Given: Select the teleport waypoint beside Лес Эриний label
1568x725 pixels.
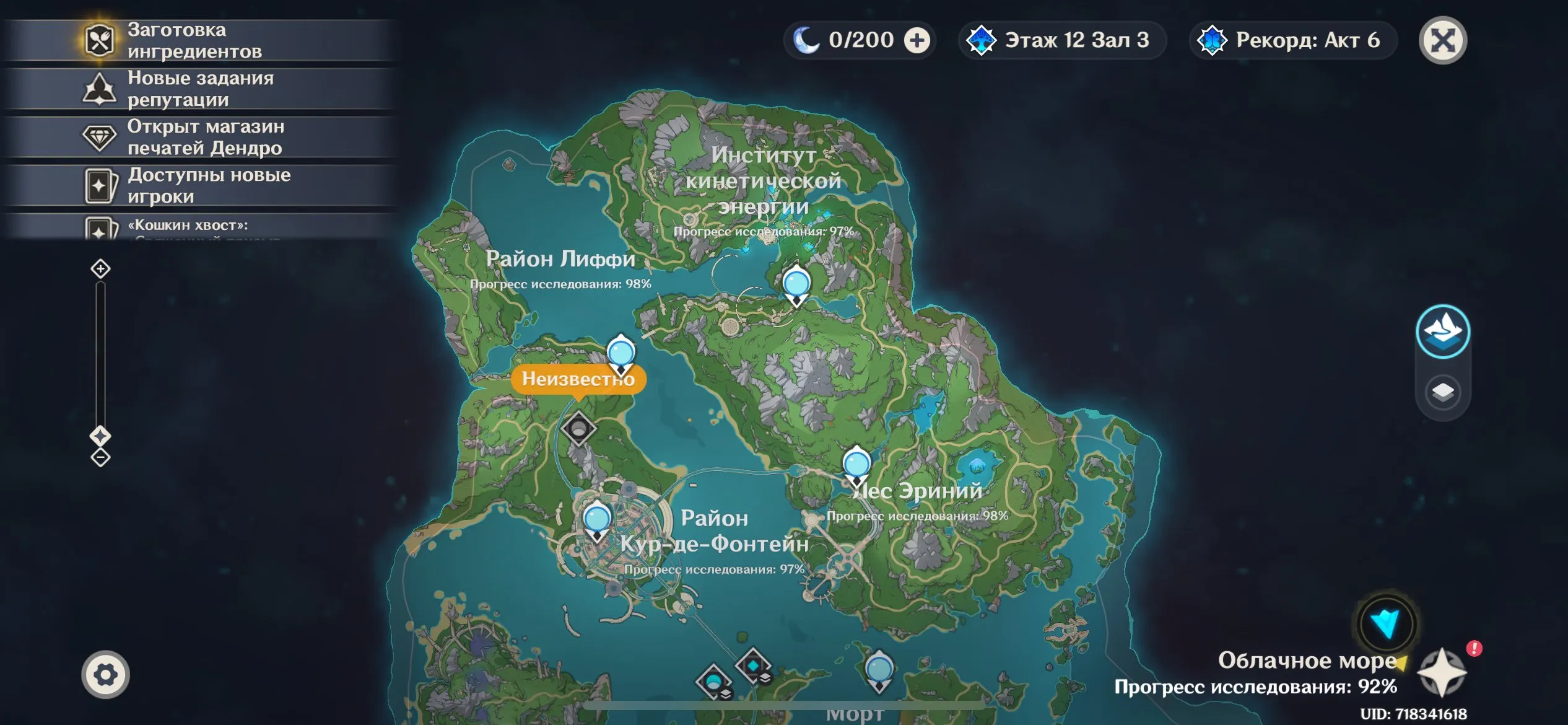Looking at the screenshot, I should tap(856, 465).
